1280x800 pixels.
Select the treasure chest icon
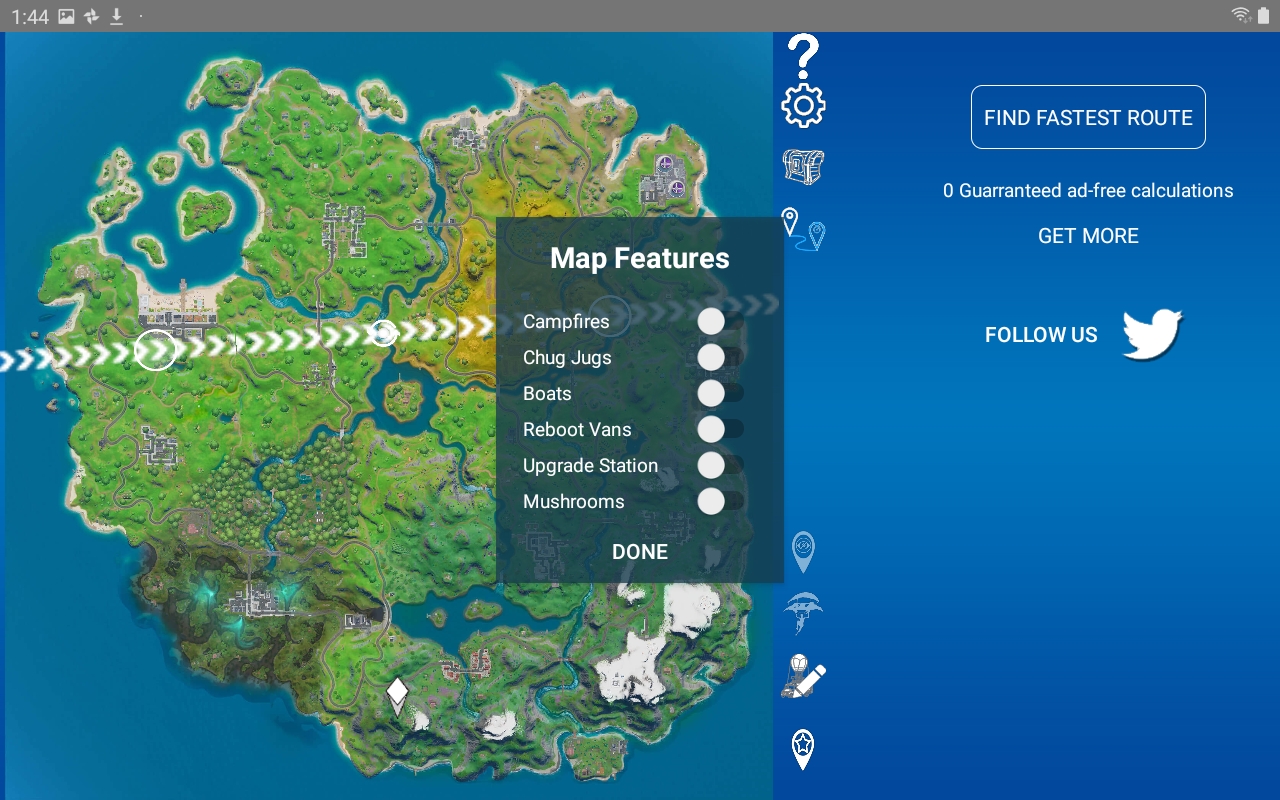(803, 167)
